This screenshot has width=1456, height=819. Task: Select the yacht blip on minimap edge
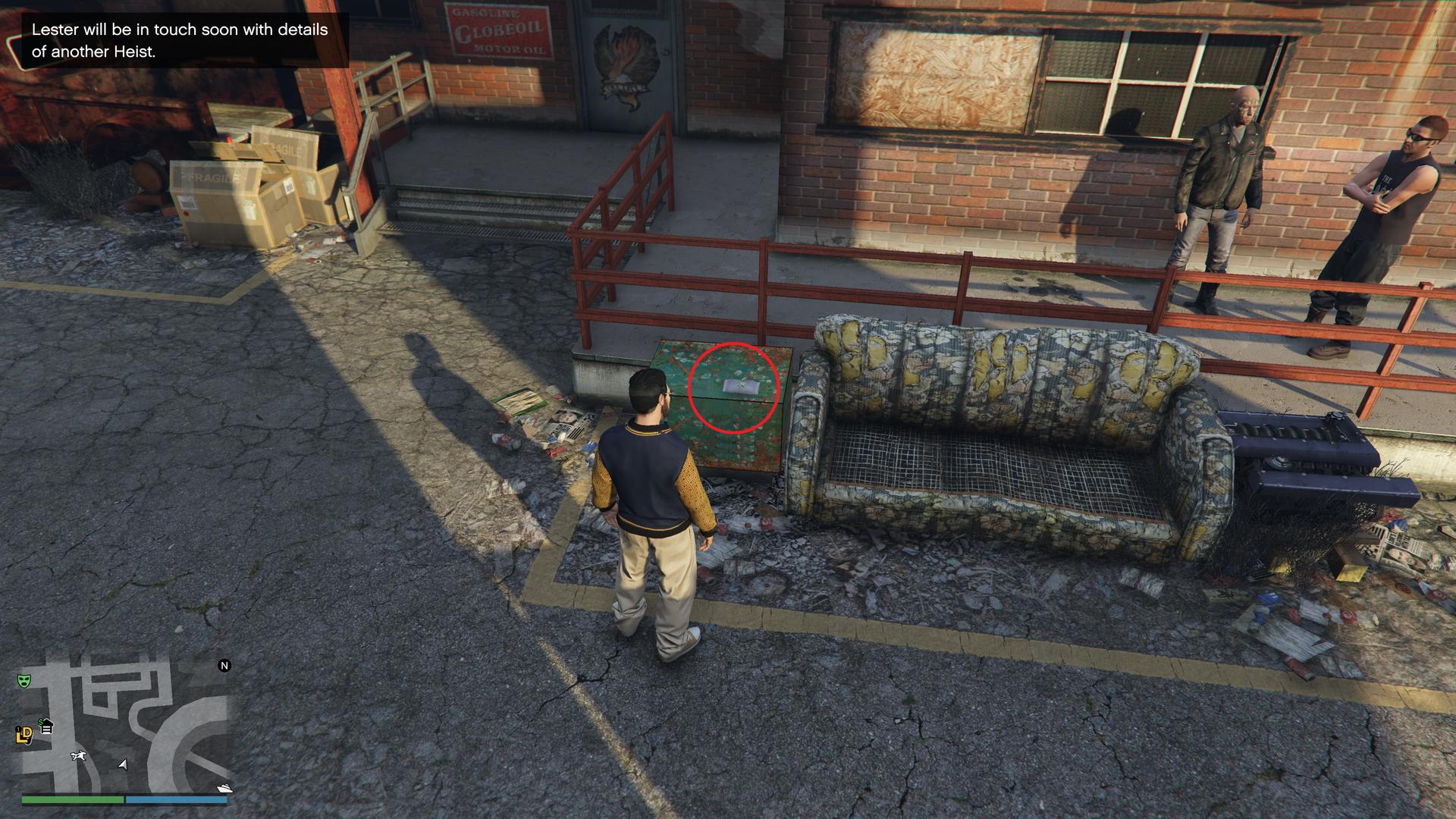pos(224,788)
